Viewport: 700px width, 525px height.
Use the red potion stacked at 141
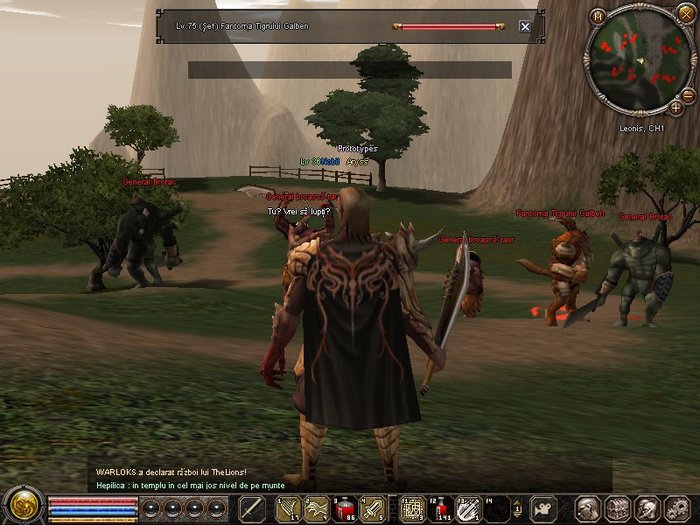440,508
